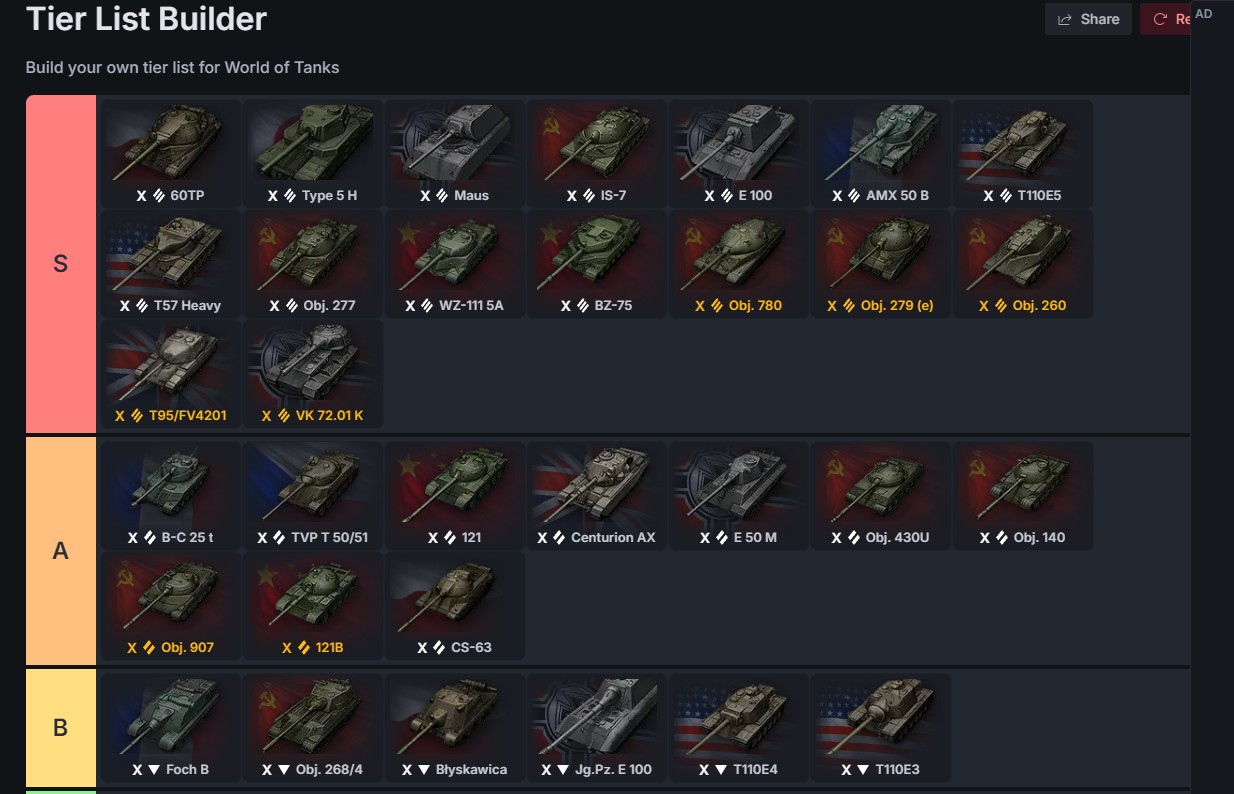
Task: Choose the Centurion AX tank
Action: (x=597, y=495)
